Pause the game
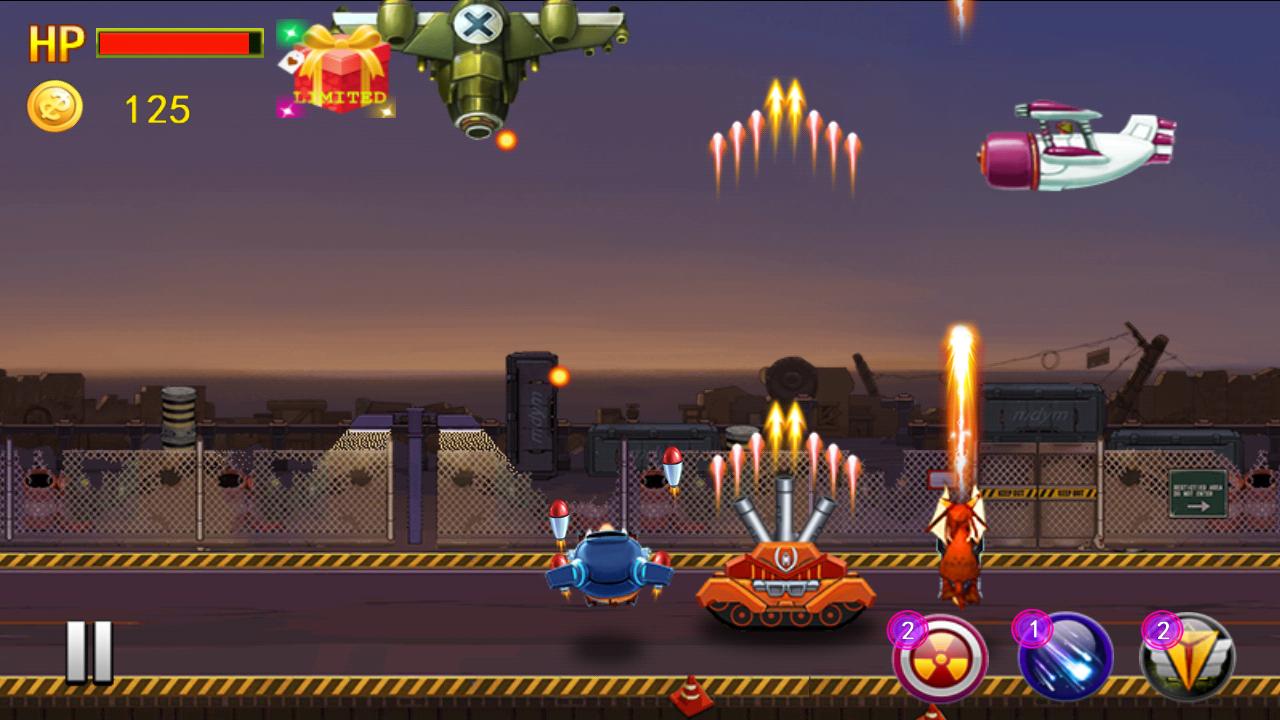The image size is (1280, 720). 89,652
